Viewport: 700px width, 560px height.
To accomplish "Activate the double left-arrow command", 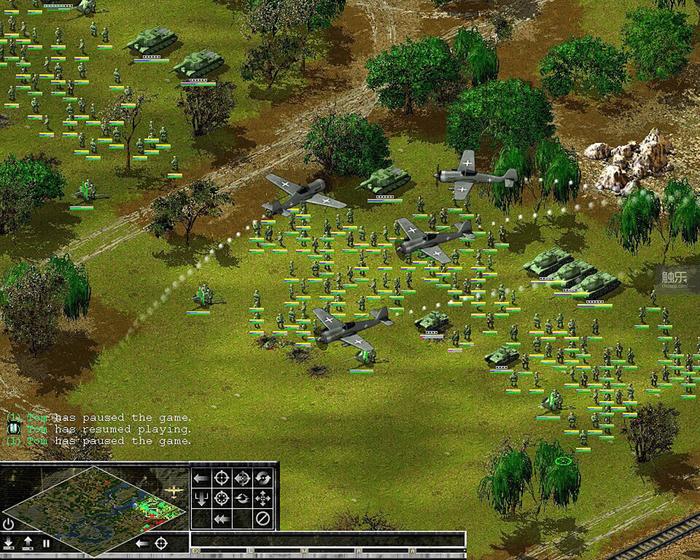I will tap(222, 517).
